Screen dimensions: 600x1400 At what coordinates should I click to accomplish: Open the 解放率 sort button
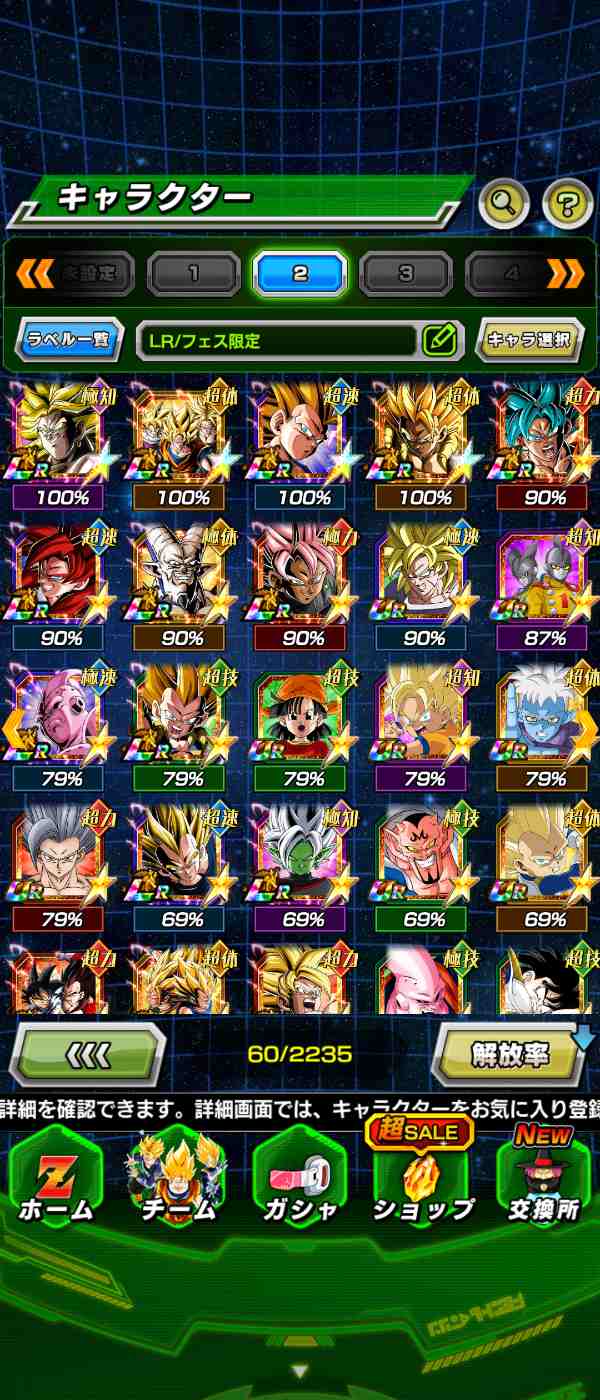point(509,1055)
